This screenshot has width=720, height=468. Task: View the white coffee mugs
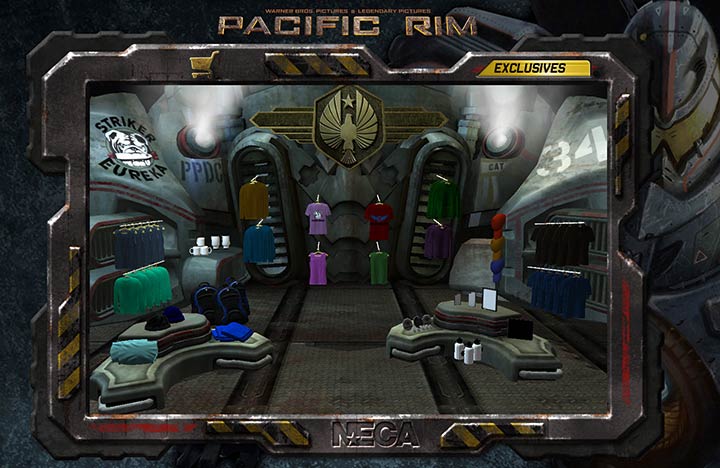pos(211,244)
